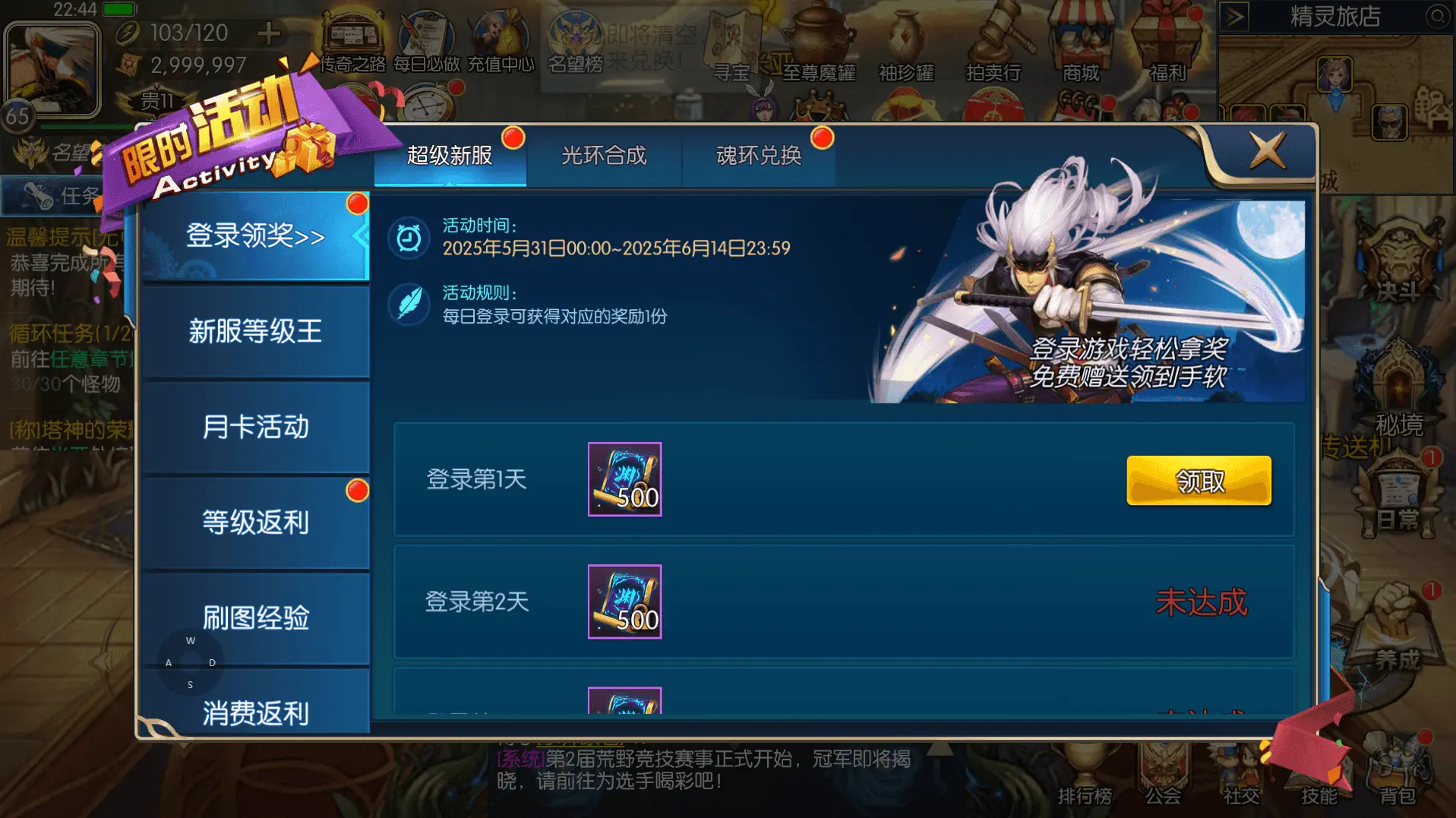Switch to the 光环合成 tab

(x=605, y=156)
